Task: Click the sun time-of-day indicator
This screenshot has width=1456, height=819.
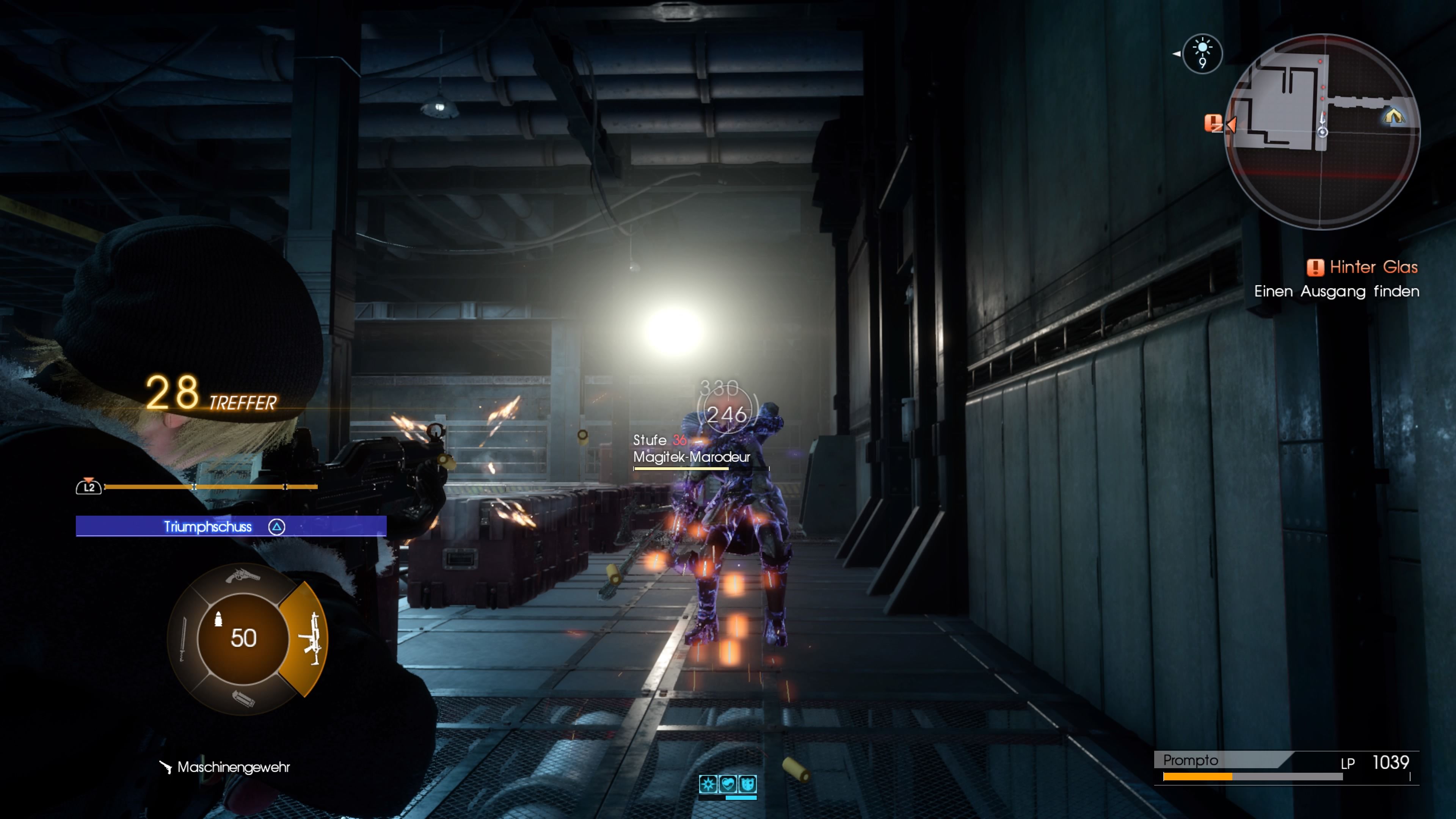Action: [1202, 53]
